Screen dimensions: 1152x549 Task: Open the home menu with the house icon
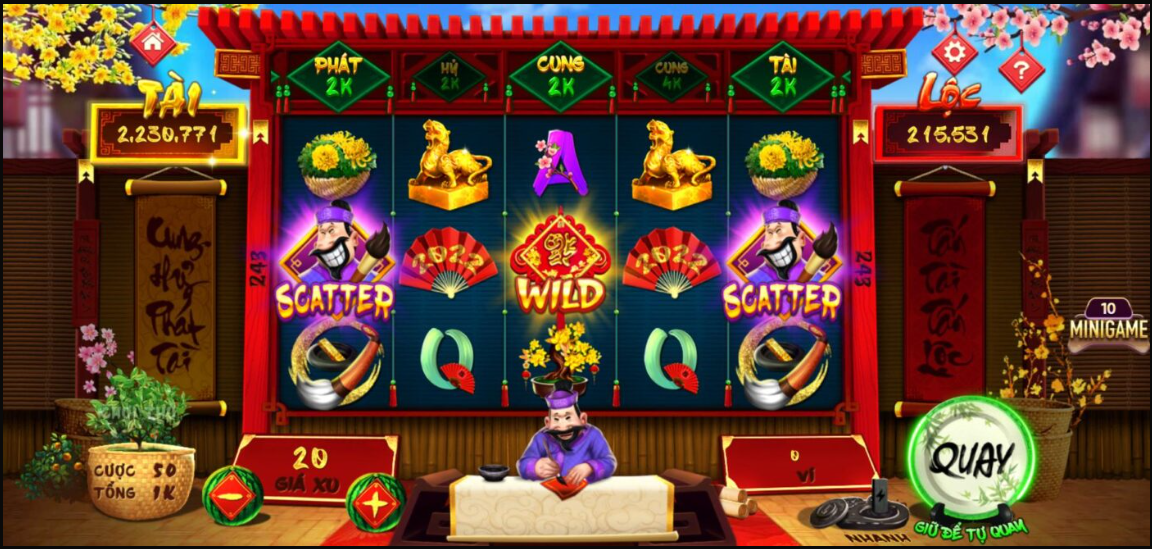pyautogui.click(x=153, y=42)
